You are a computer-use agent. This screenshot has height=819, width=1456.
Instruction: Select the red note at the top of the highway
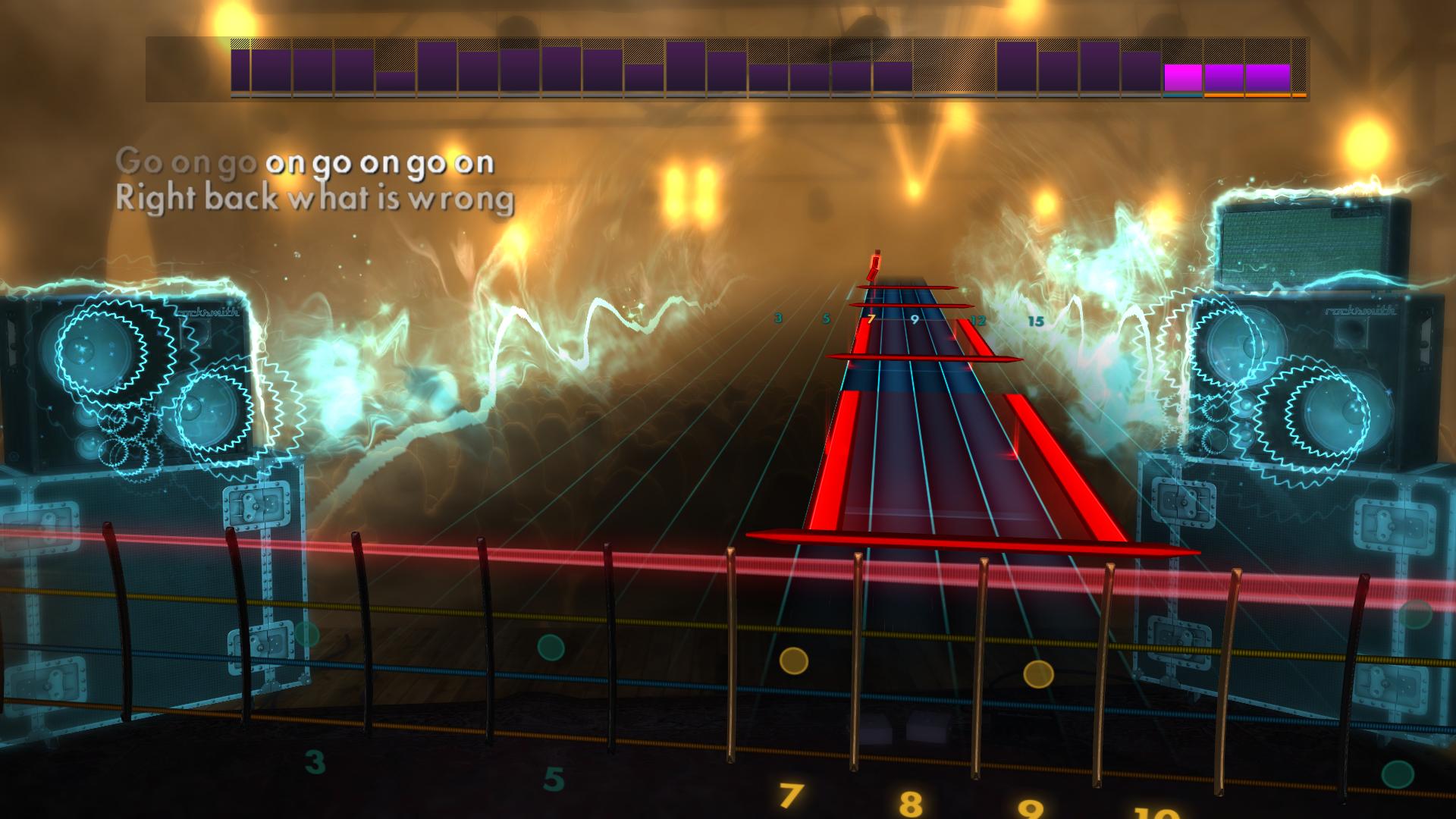coord(874,265)
